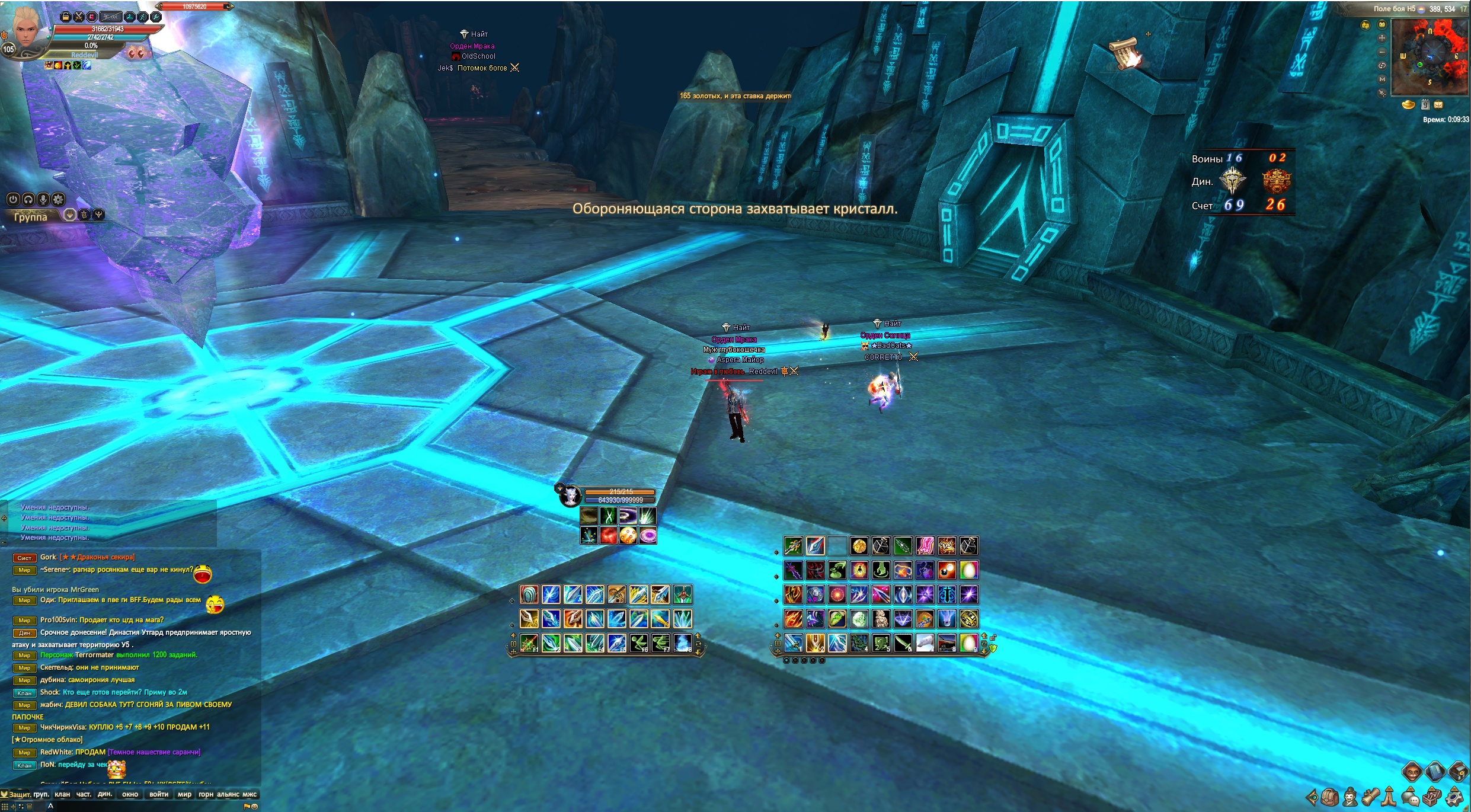Open the gold ingot shop icon
This screenshot has height=812, width=1471.
pyautogui.click(x=1408, y=105)
